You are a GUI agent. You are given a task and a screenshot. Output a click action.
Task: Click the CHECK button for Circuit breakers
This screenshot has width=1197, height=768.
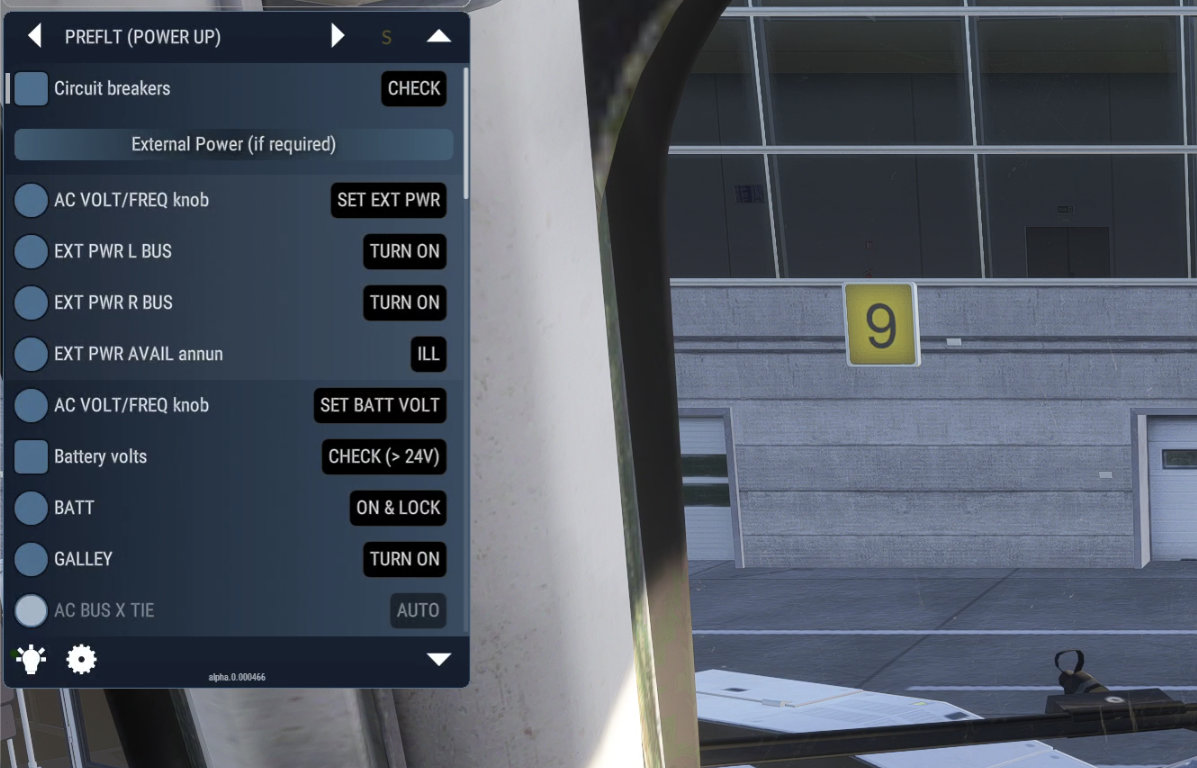414,88
